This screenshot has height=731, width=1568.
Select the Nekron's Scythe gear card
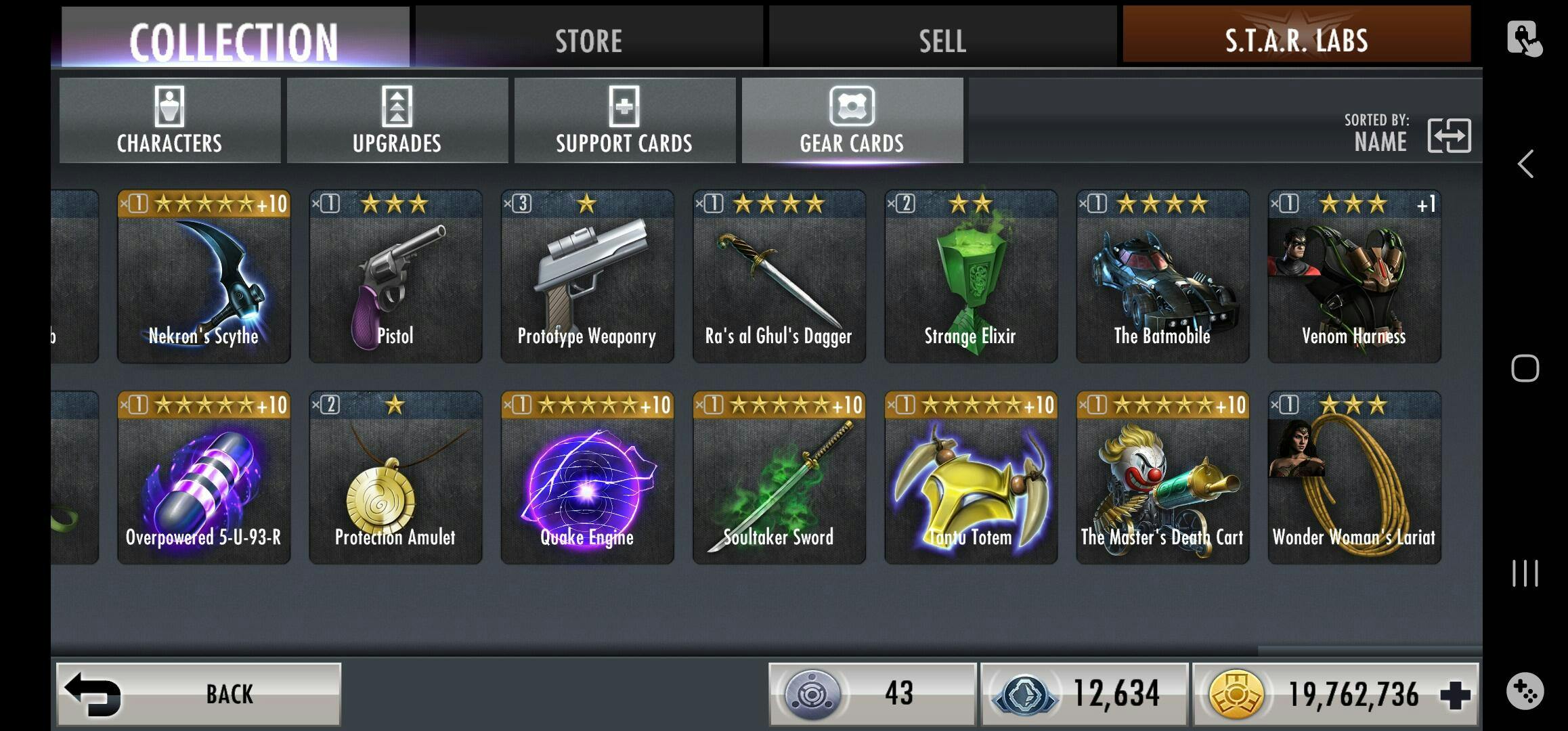point(204,276)
